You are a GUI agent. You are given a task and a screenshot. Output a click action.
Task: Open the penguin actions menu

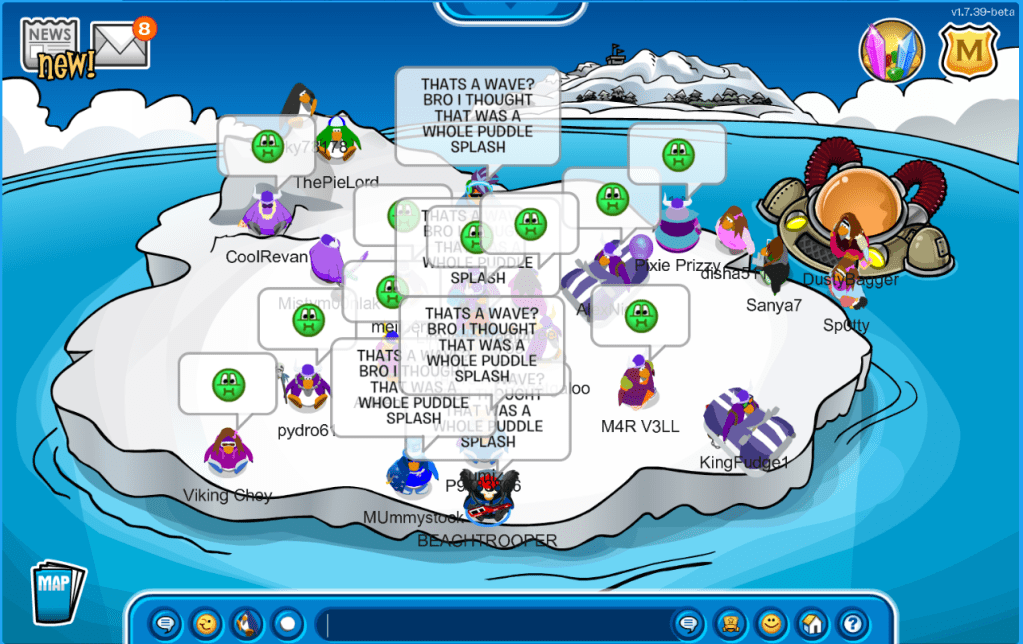coord(247,624)
